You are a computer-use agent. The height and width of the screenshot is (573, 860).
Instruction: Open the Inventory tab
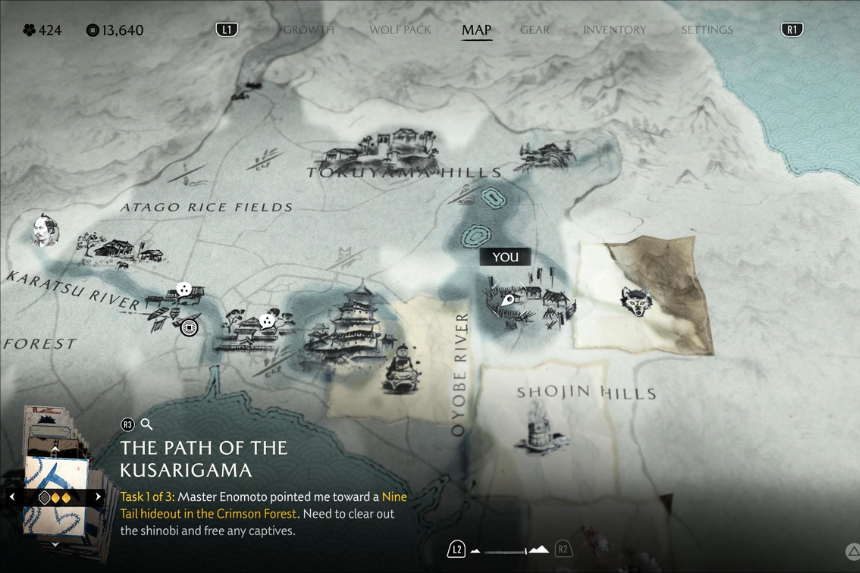click(614, 30)
